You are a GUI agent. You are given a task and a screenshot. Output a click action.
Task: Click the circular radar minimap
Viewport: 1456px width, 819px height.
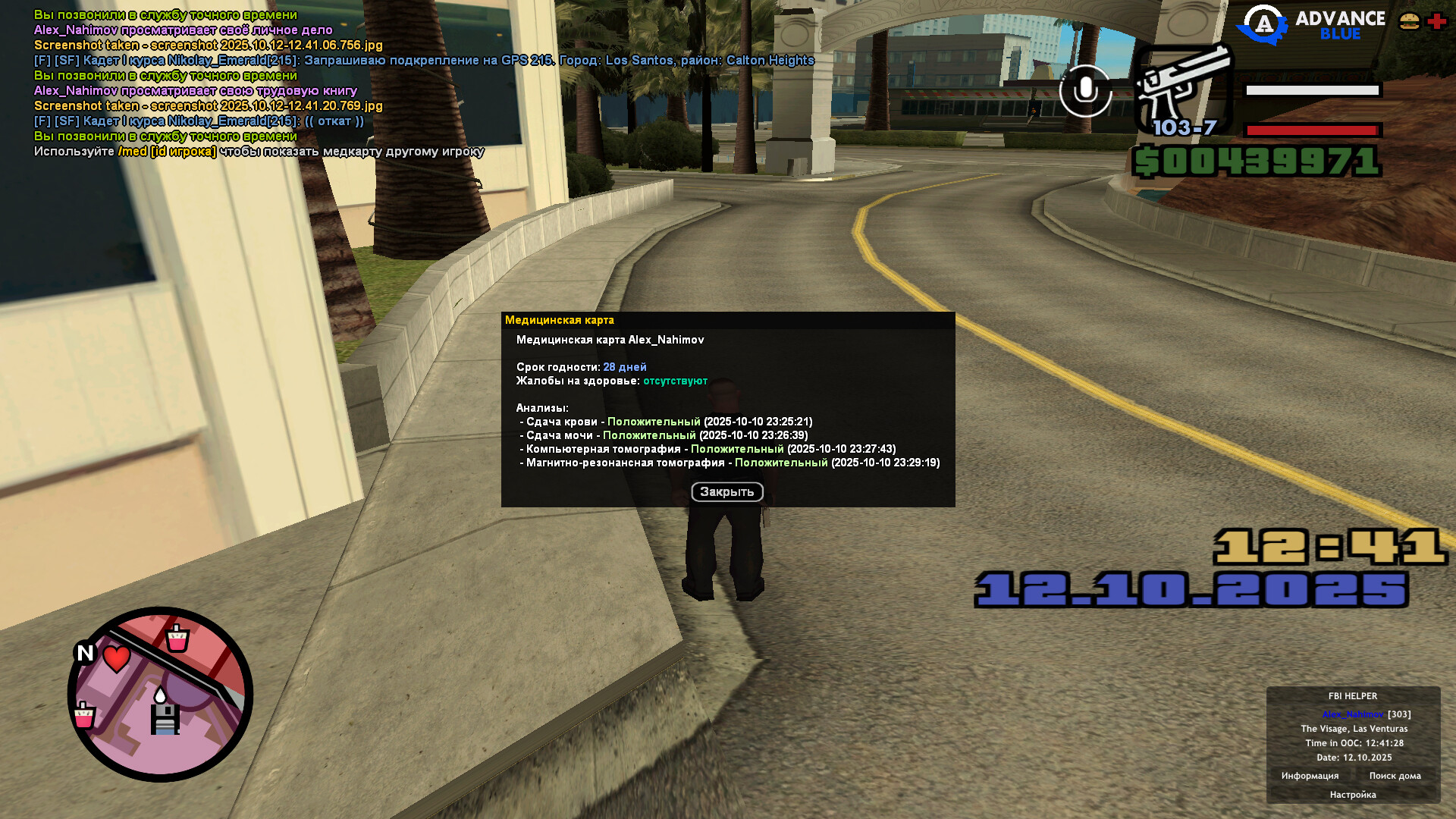coord(160,694)
